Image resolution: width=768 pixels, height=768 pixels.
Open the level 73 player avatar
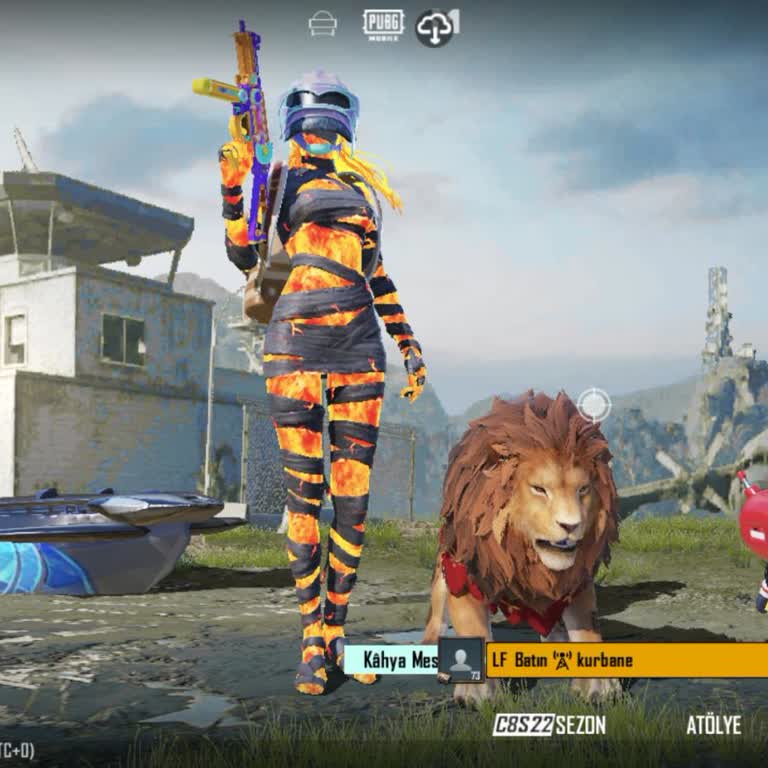click(461, 660)
